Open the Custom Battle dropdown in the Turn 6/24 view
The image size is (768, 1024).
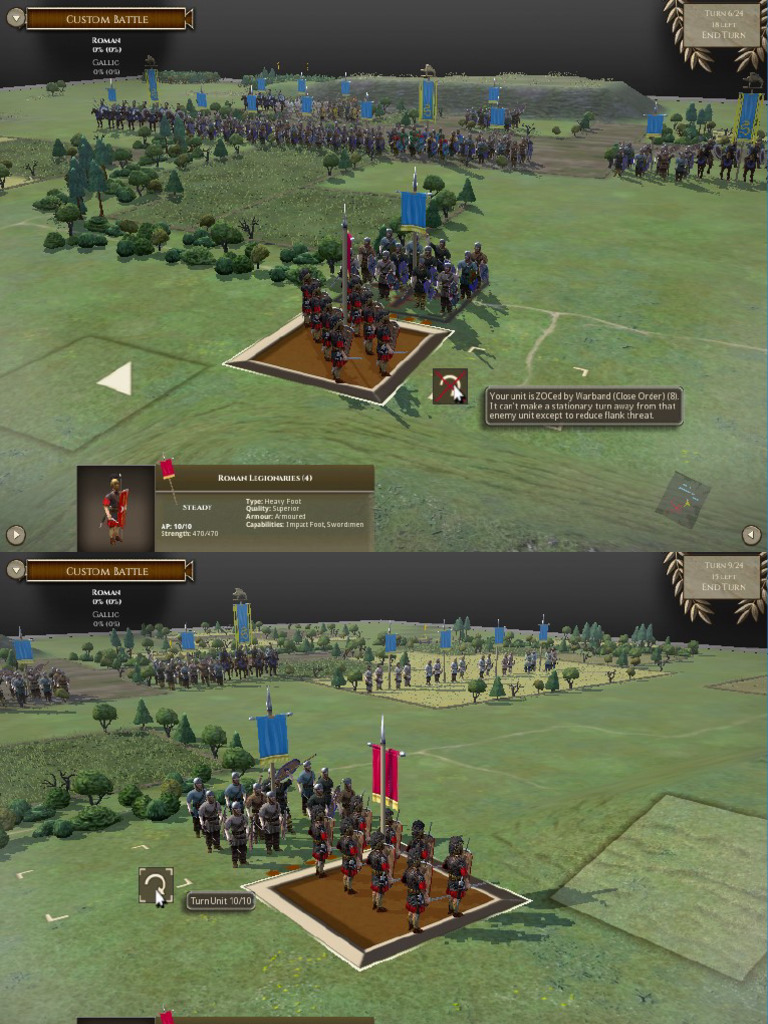(x=15, y=19)
